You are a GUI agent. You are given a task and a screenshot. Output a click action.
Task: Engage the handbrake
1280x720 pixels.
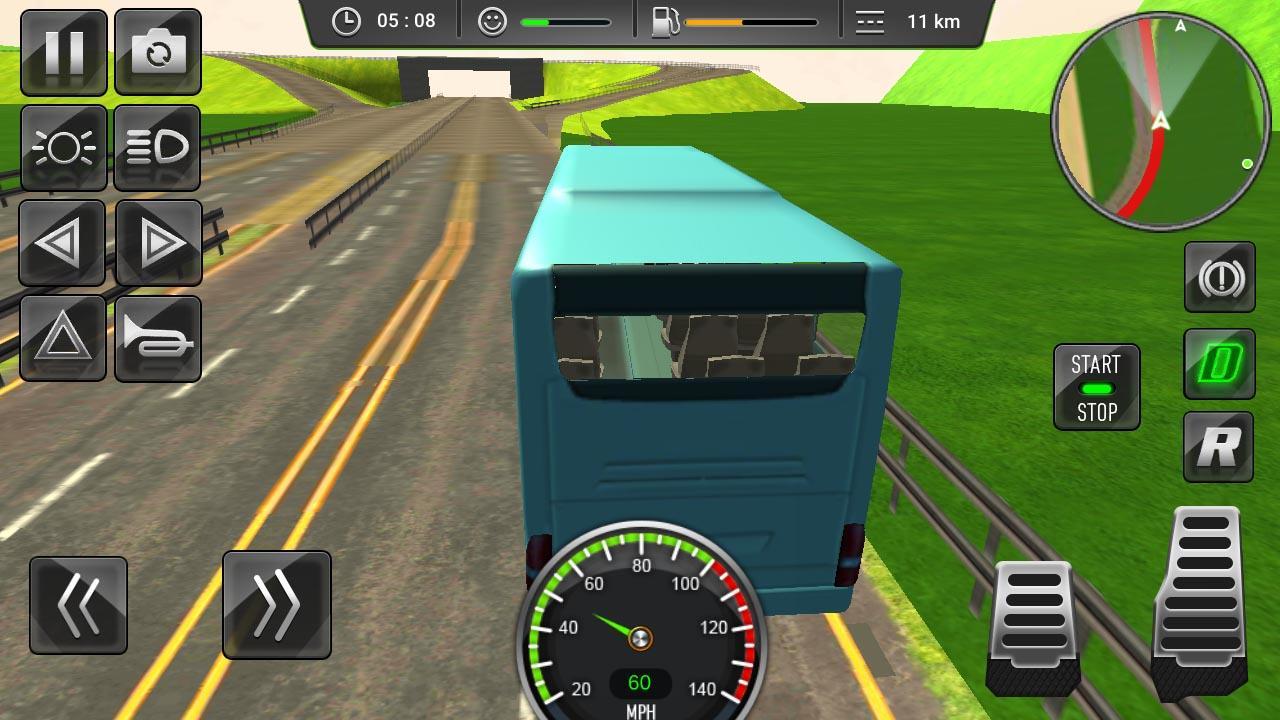(x=1218, y=277)
